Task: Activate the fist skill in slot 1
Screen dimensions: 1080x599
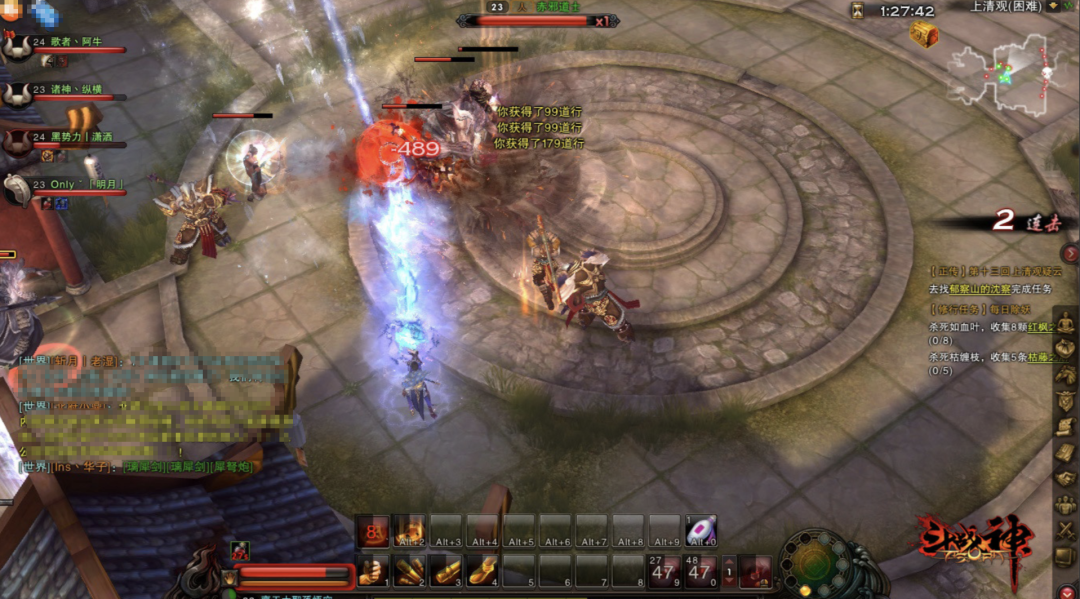Action: pos(374,572)
